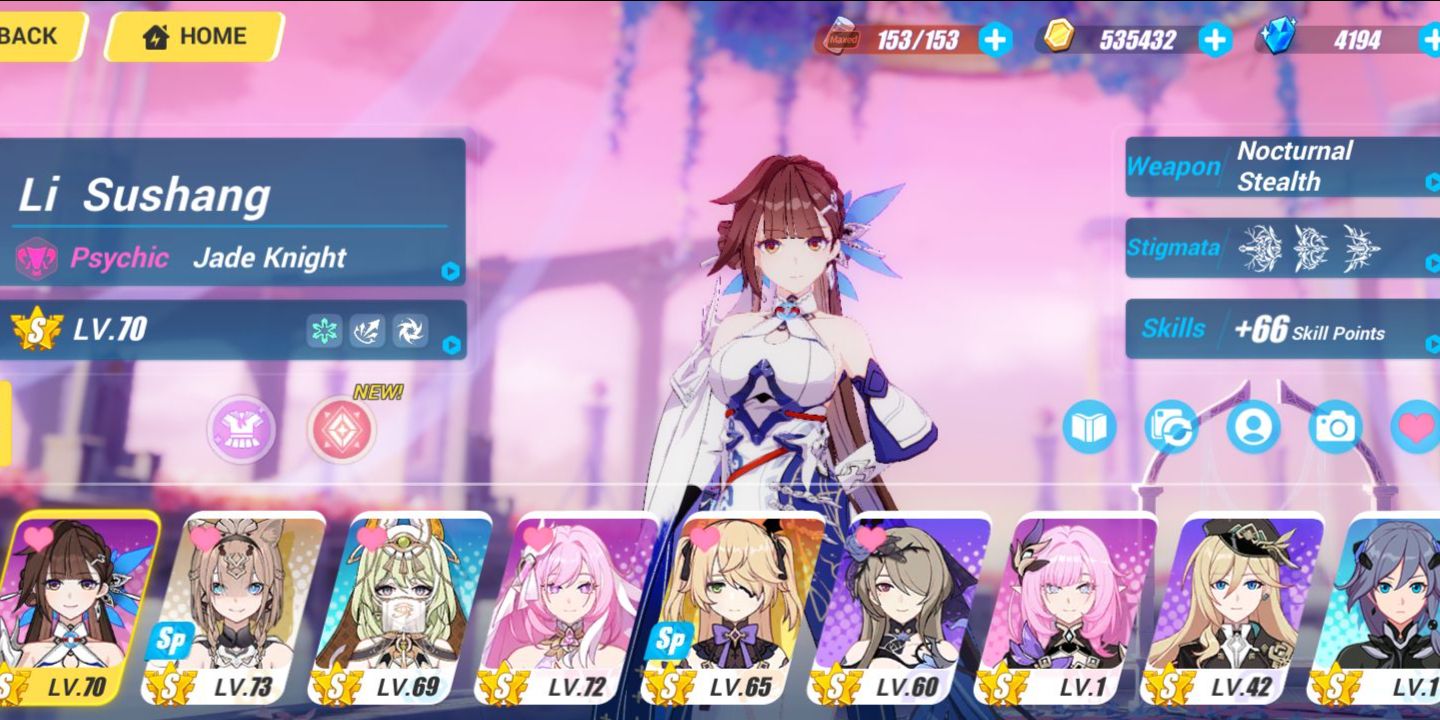Image resolution: width=1440 pixels, height=720 pixels.
Task: Toggle the heart favorite icon for Li Sushang
Action: [x=1415, y=425]
